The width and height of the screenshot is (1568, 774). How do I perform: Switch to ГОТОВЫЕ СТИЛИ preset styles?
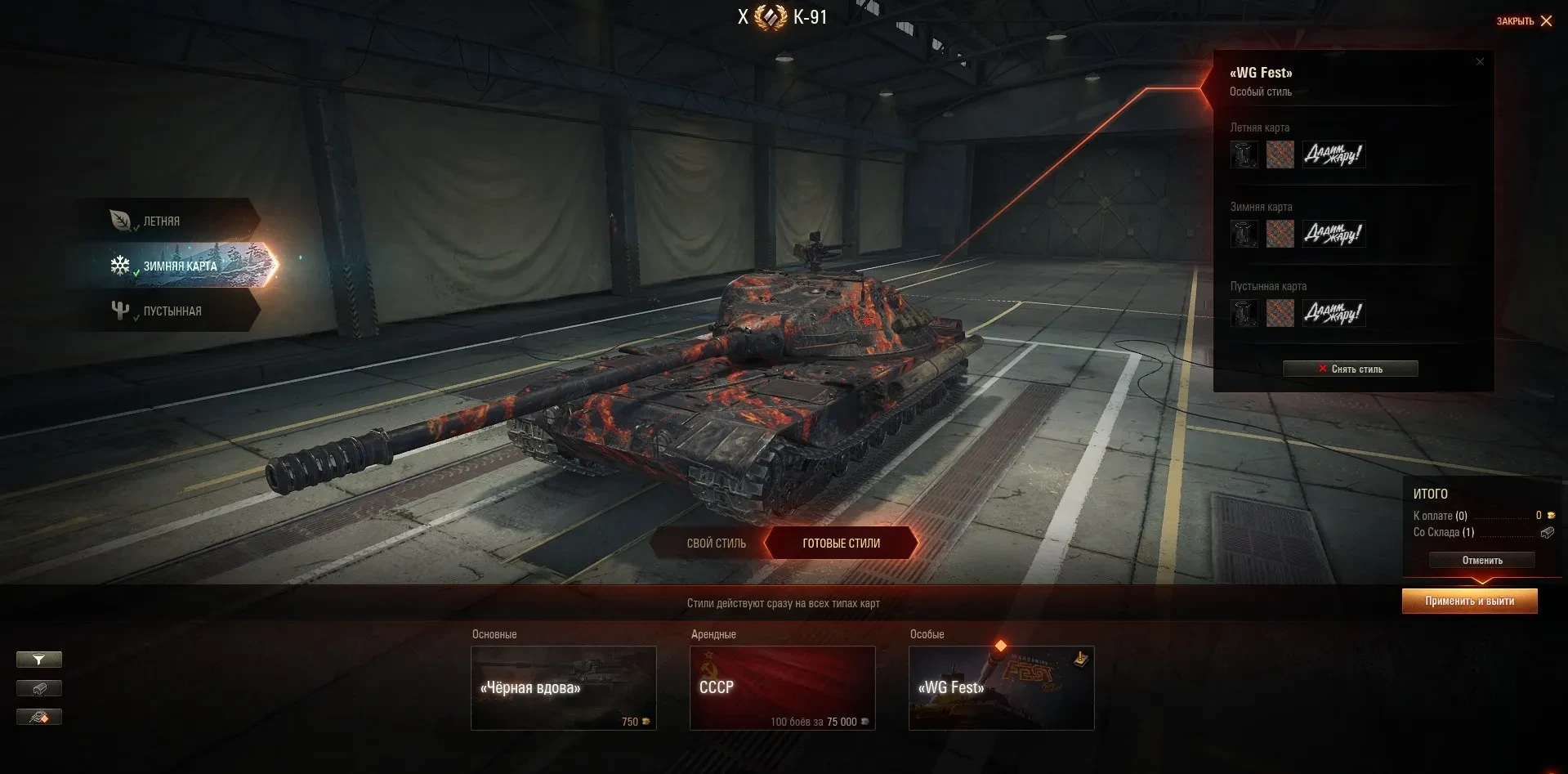coord(841,543)
